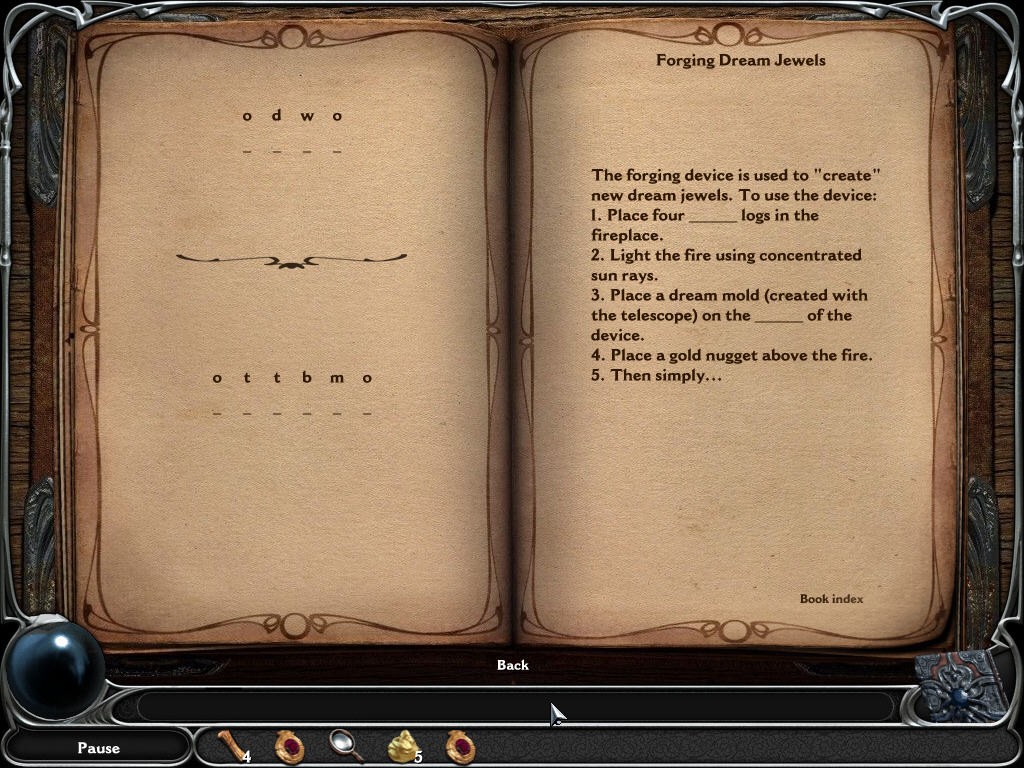Screen dimensions: 1024x768
Task: Pick the scrambled letter 'w'
Action: [x=307, y=116]
